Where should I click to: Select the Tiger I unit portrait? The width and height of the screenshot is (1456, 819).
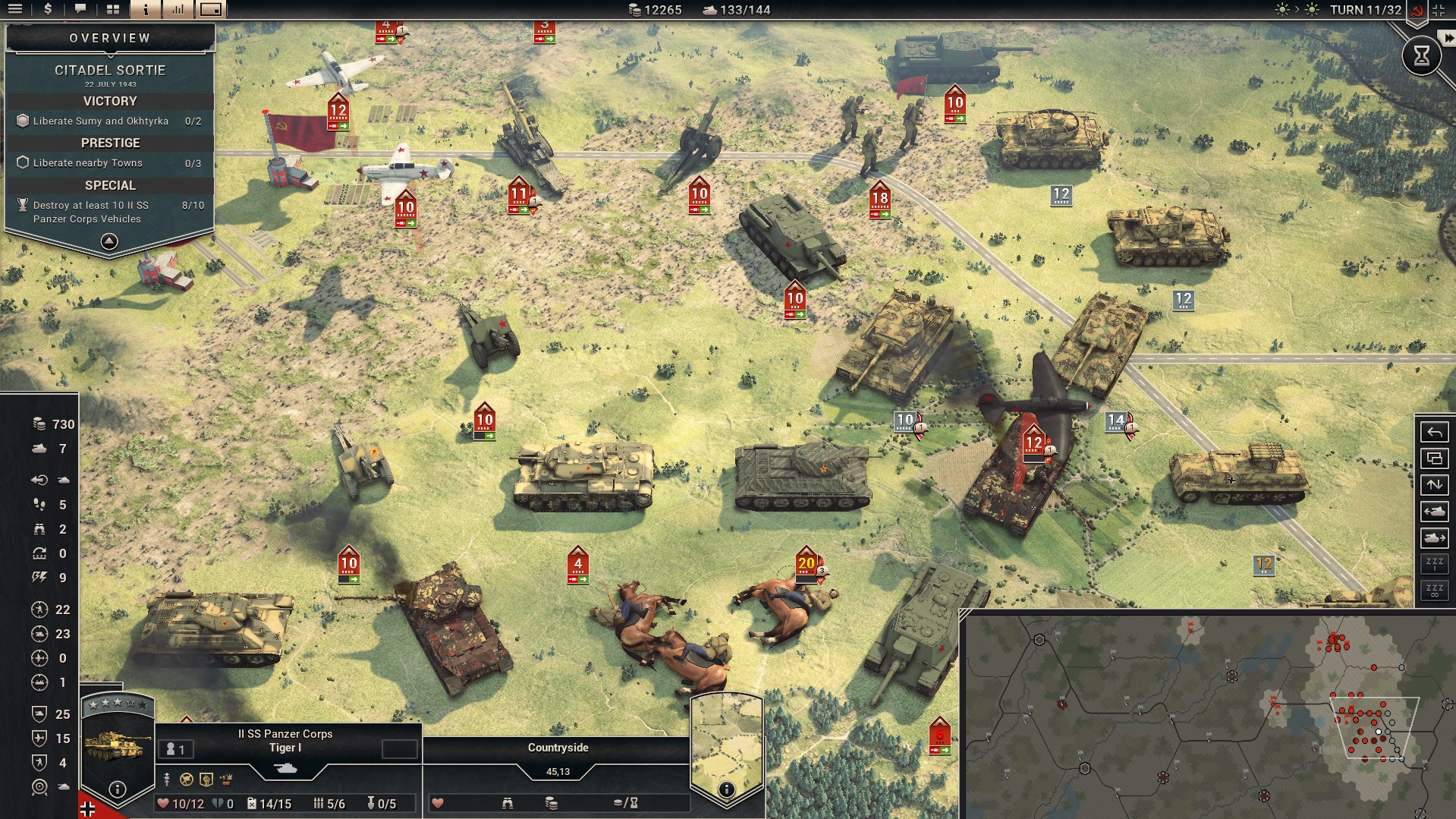114,745
